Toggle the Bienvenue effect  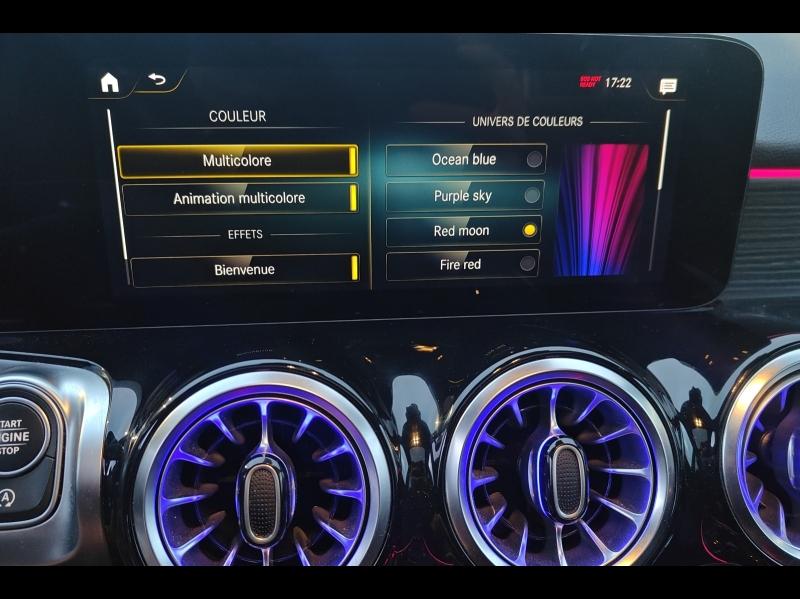(x=244, y=270)
